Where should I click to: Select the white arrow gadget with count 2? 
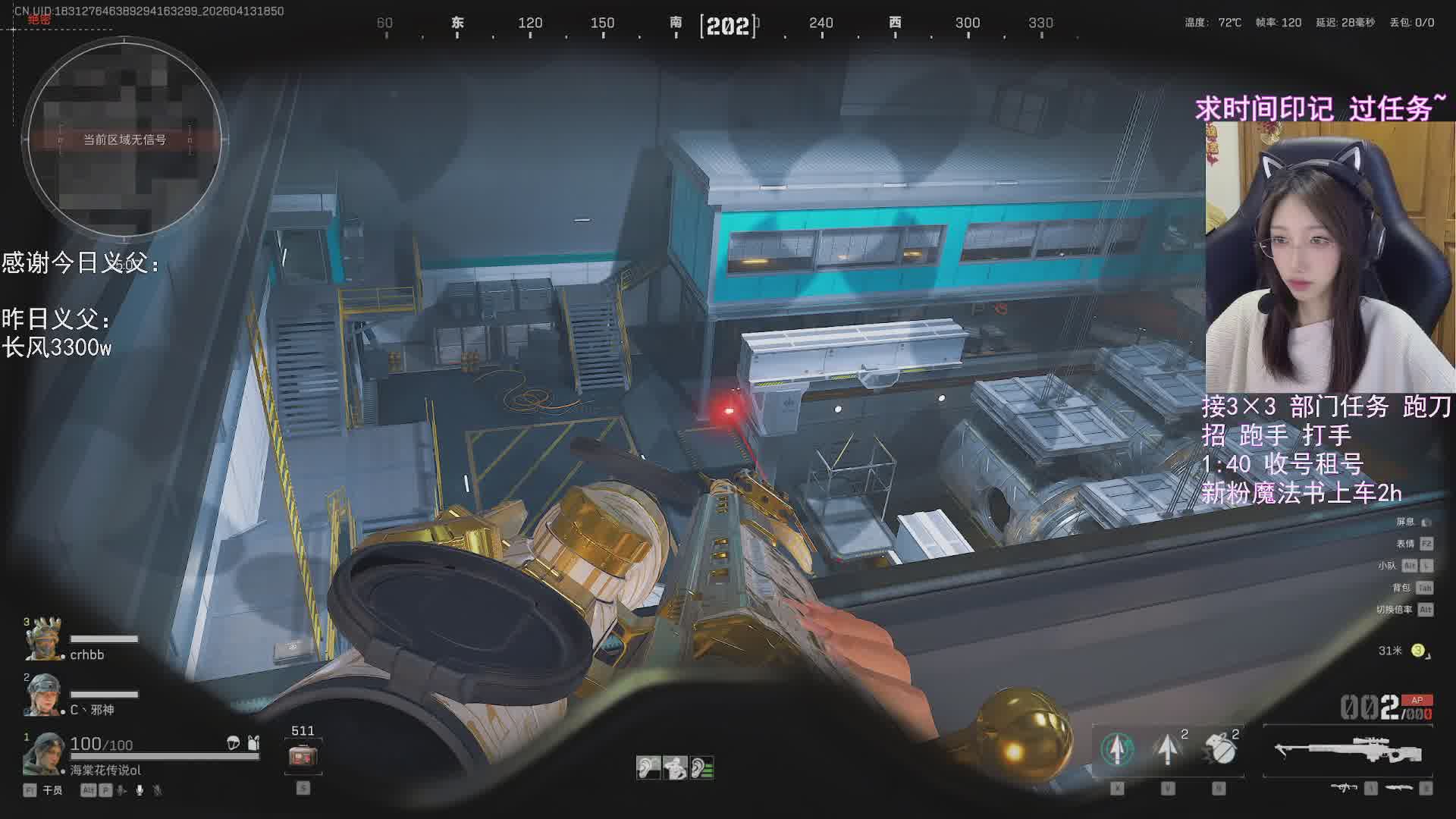[1168, 749]
